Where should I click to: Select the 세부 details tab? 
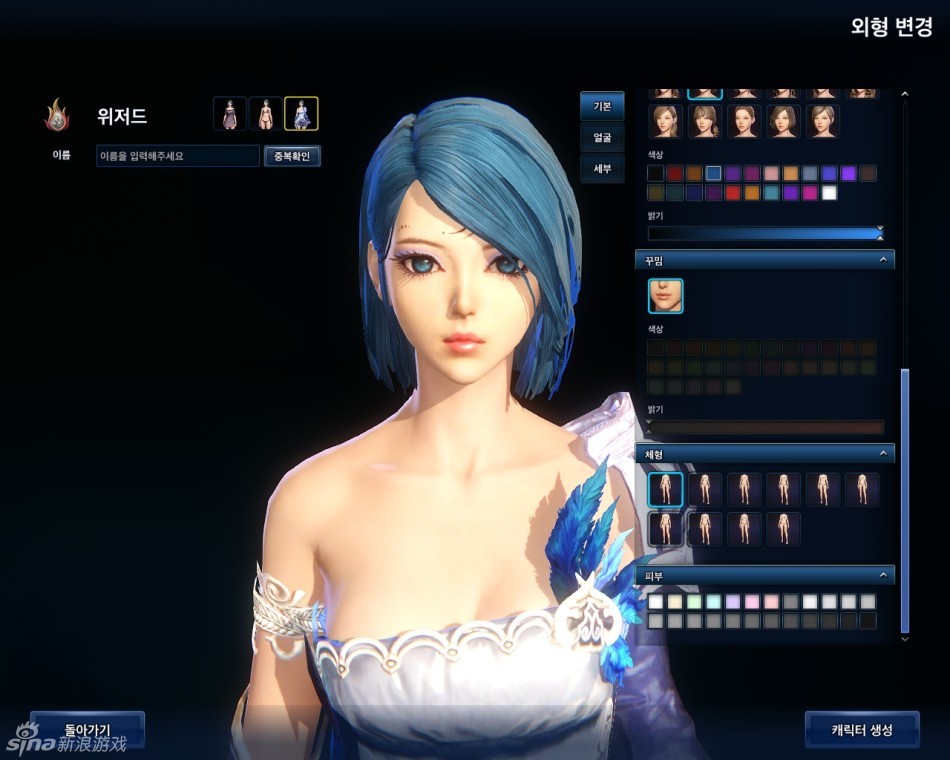coord(602,168)
